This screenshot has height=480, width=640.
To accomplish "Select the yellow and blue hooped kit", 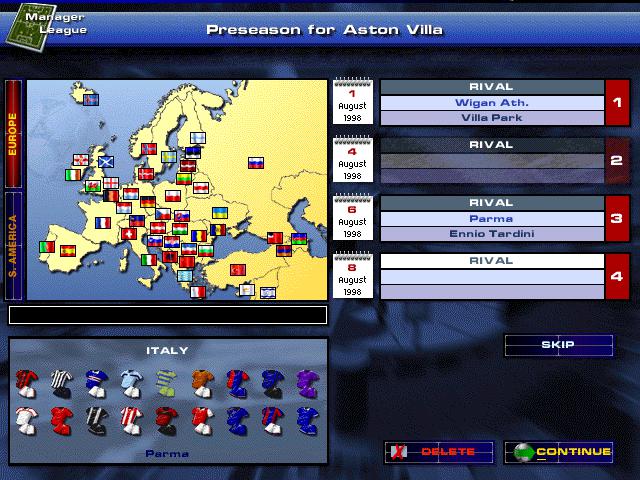I will point(167,381).
